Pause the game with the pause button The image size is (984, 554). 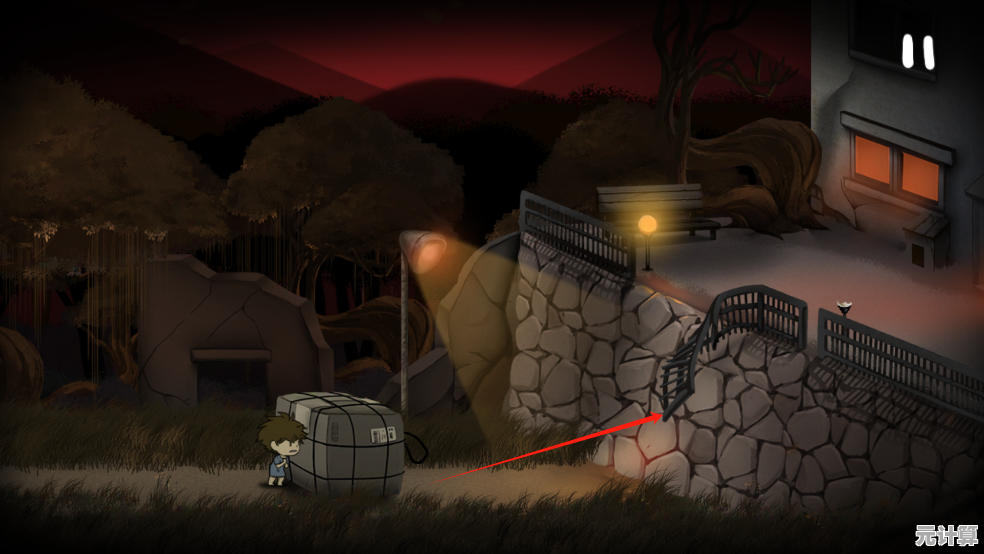click(x=918, y=52)
